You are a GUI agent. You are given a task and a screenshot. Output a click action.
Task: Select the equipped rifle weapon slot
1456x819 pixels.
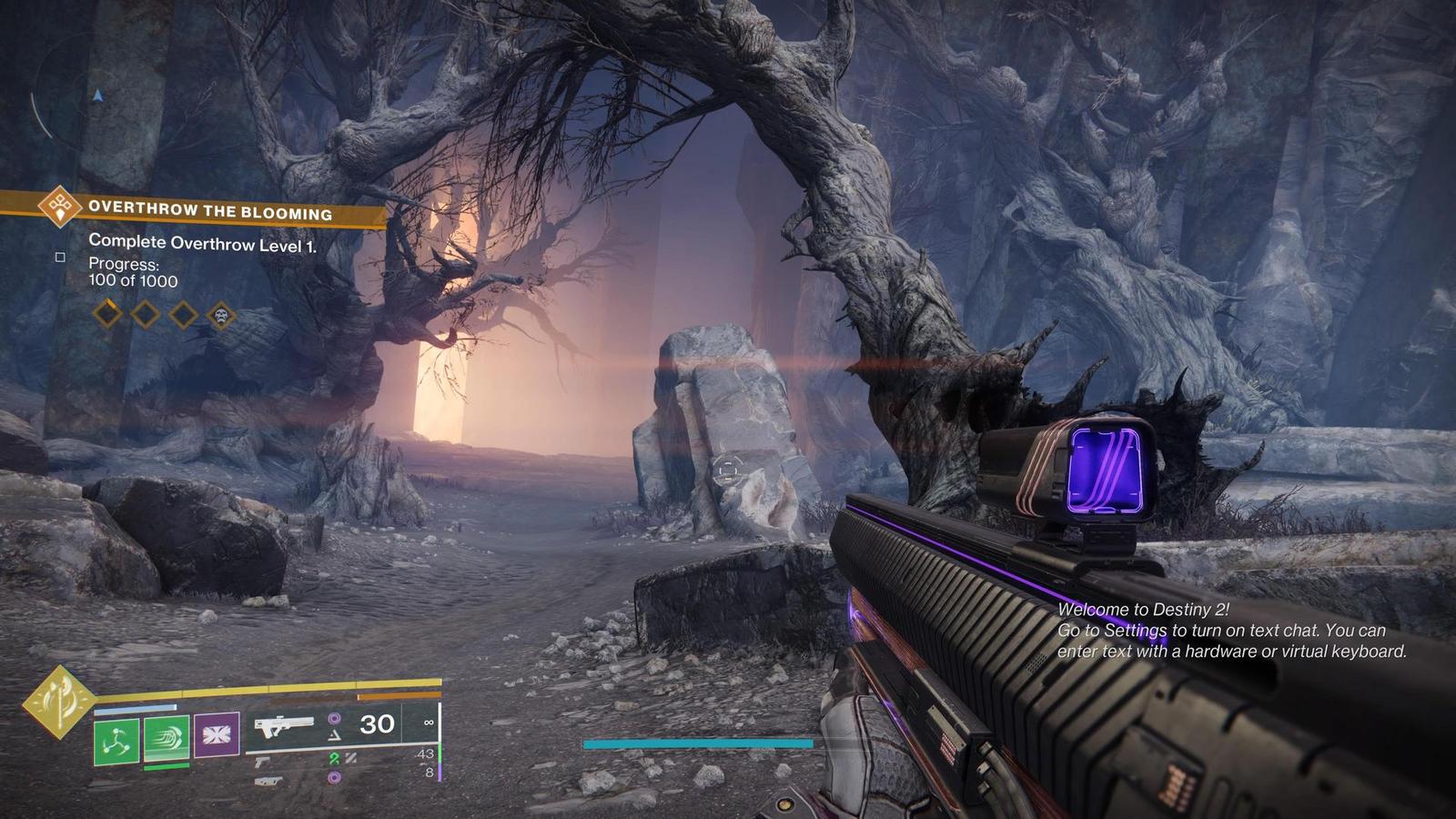click(284, 726)
